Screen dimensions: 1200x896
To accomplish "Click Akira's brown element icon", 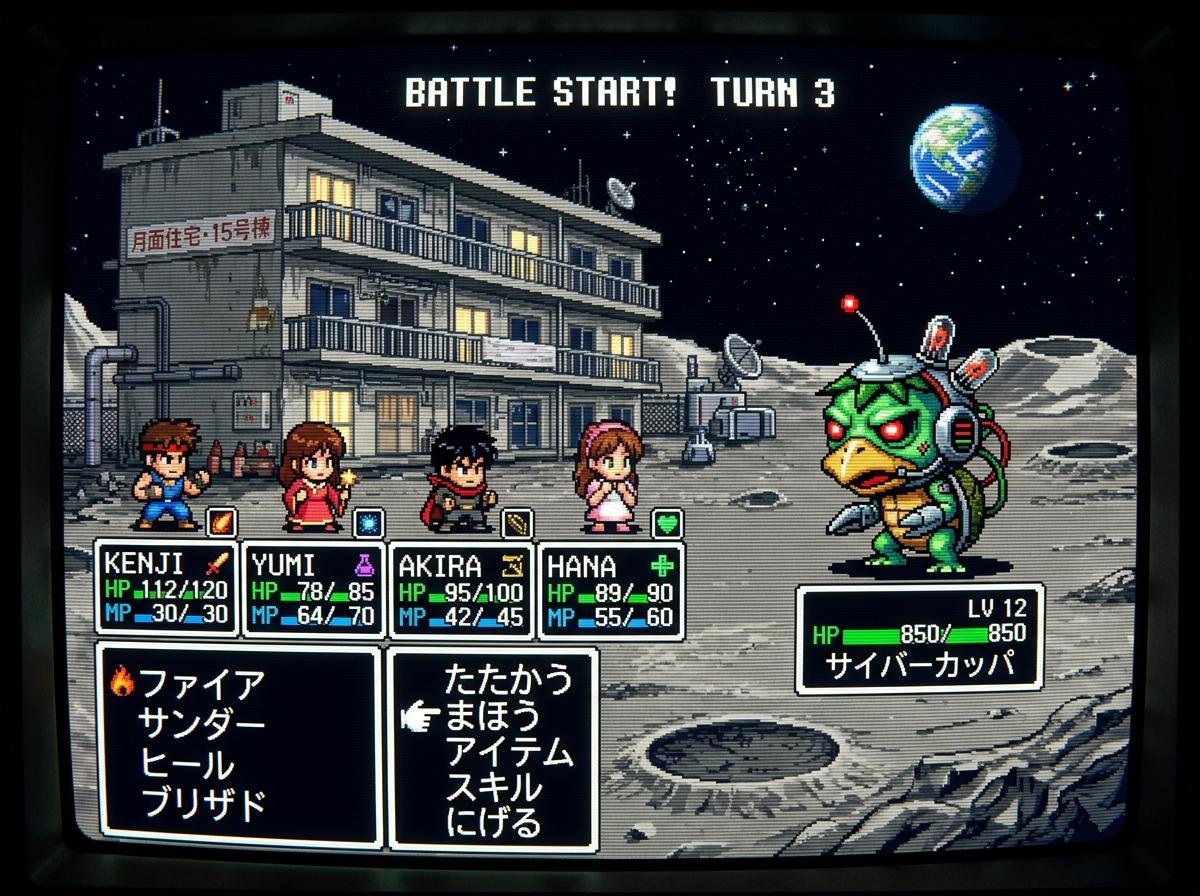I will click(517, 523).
